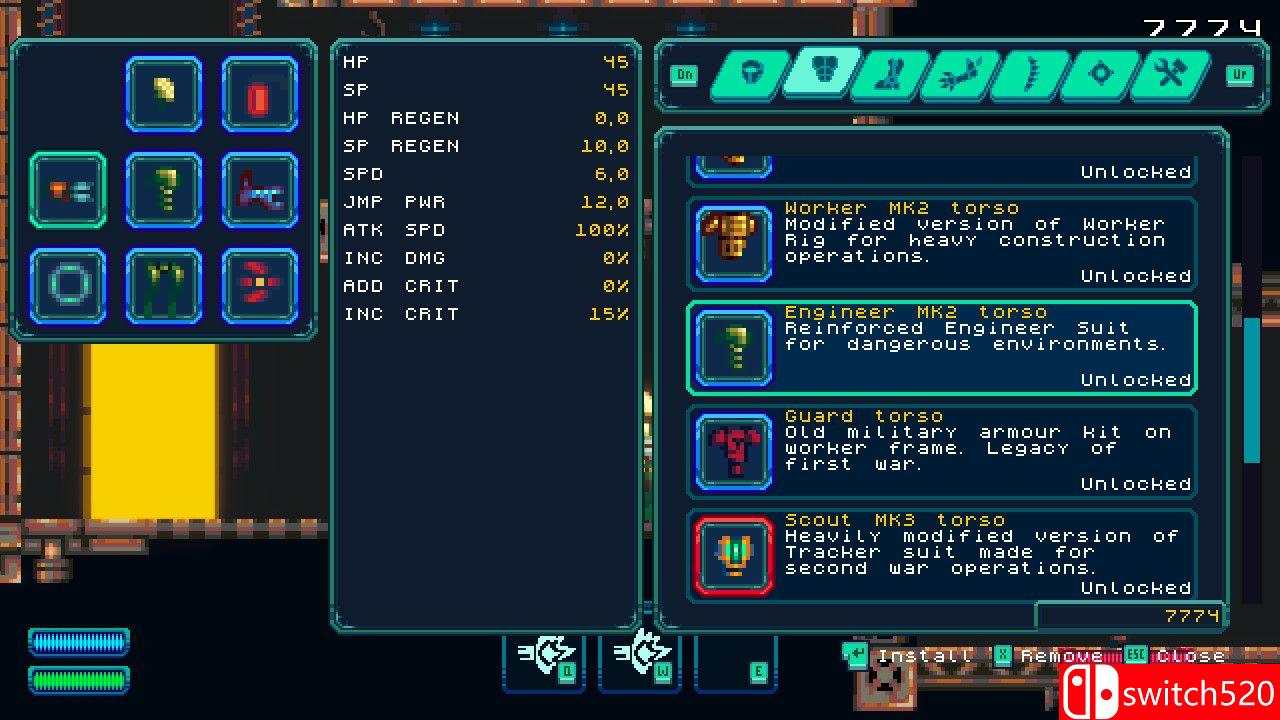Switch to the wrench and hammer tab
Viewport: 1280px width, 720px height.
point(1167,74)
